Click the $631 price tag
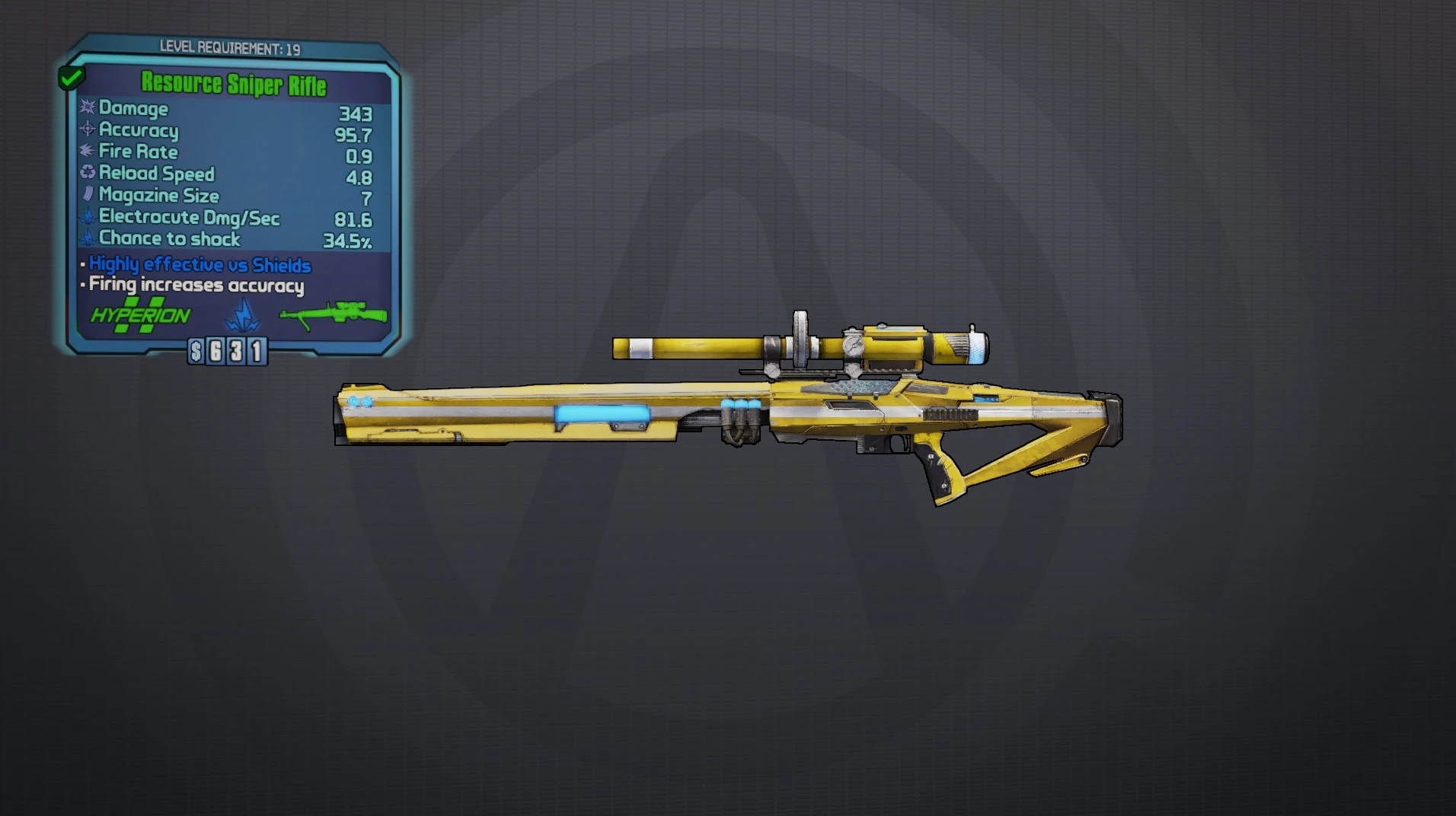The image size is (1456, 816). pyautogui.click(x=228, y=350)
